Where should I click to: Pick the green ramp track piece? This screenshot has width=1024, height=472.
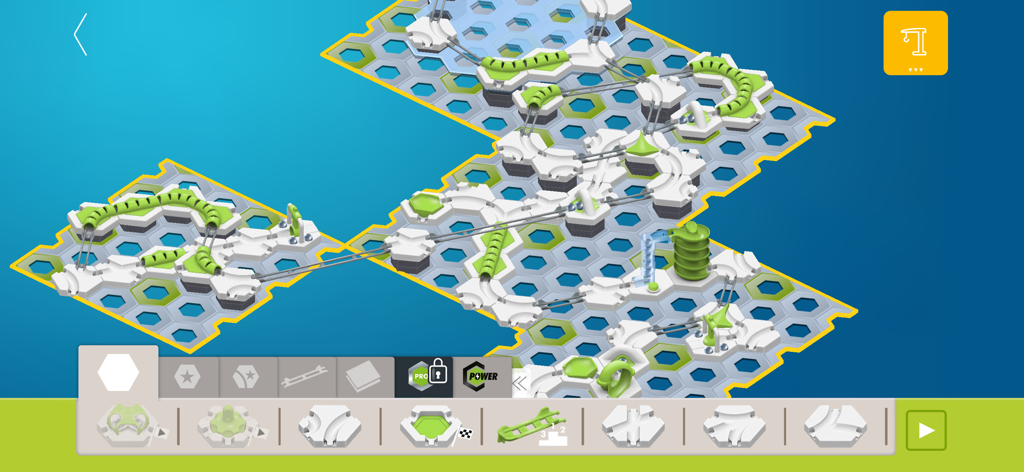(x=531, y=426)
